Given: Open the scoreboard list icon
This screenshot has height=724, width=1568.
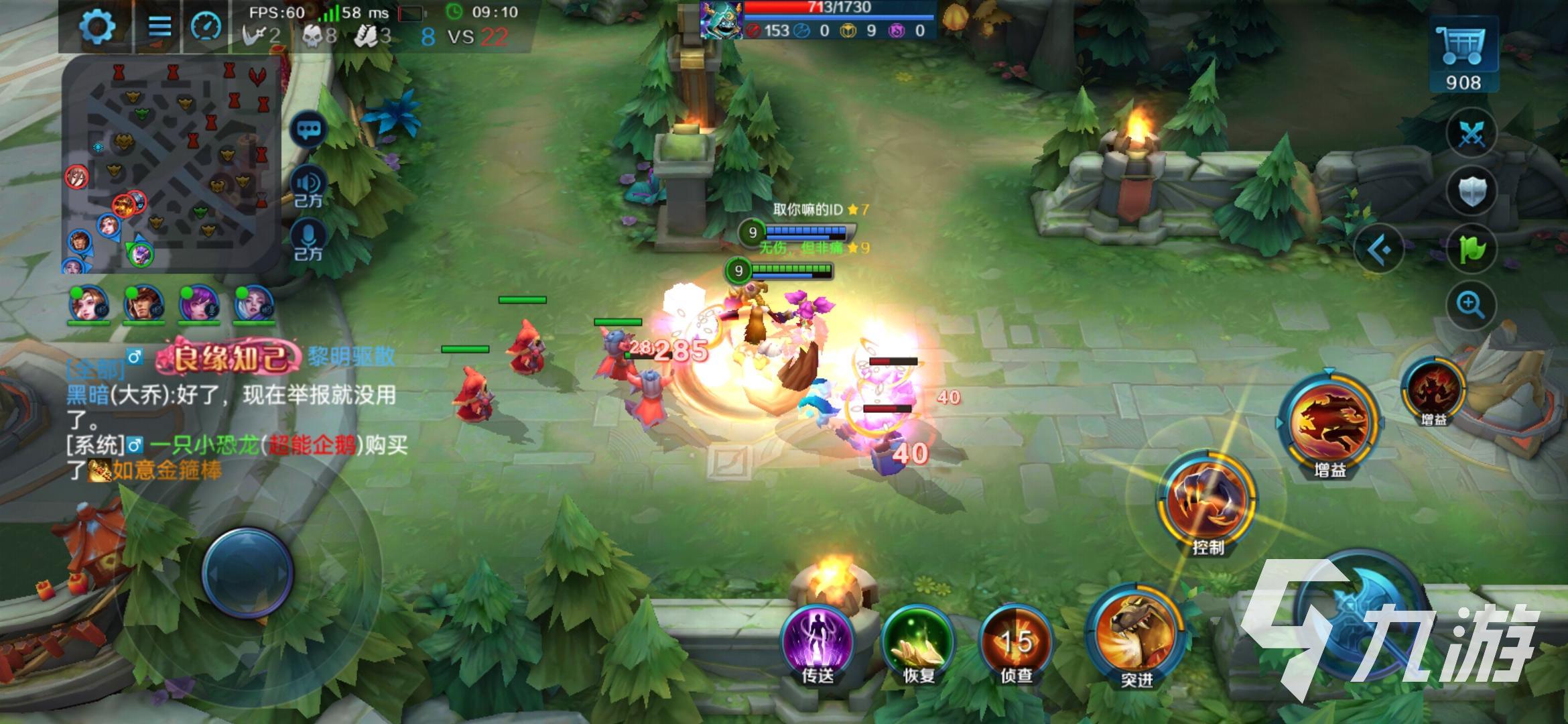Looking at the screenshot, I should (x=159, y=27).
